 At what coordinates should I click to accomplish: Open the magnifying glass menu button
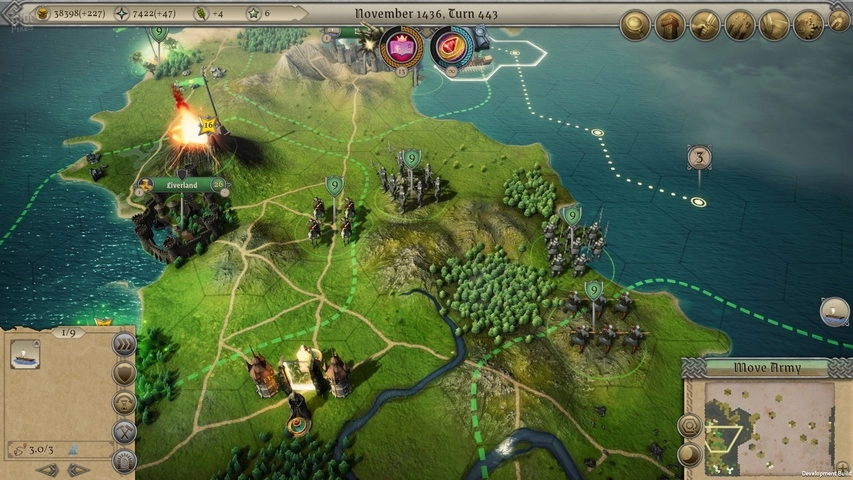[635, 24]
